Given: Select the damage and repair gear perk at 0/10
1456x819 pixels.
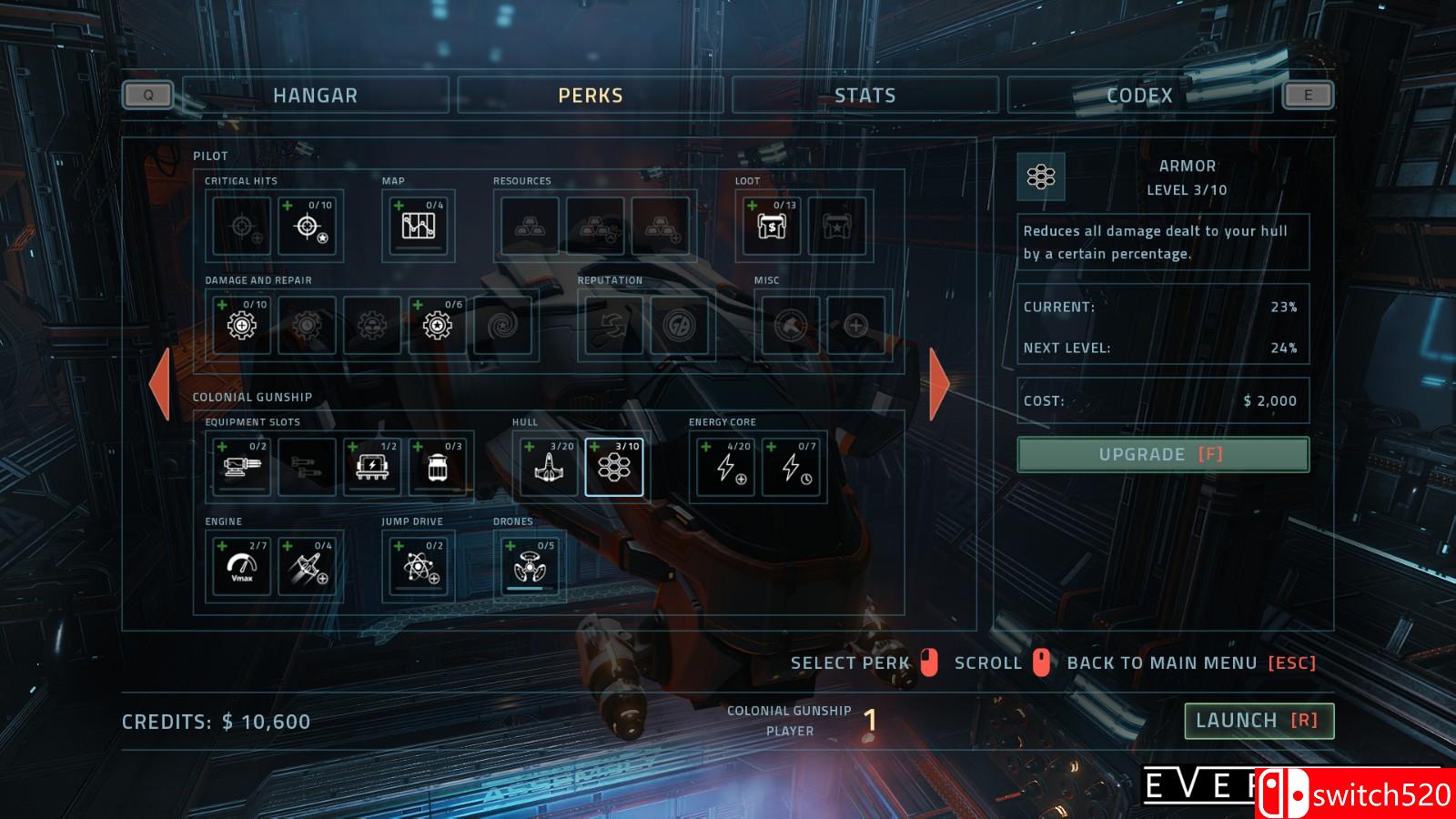Looking at the screenshot, I should [241, 325].
